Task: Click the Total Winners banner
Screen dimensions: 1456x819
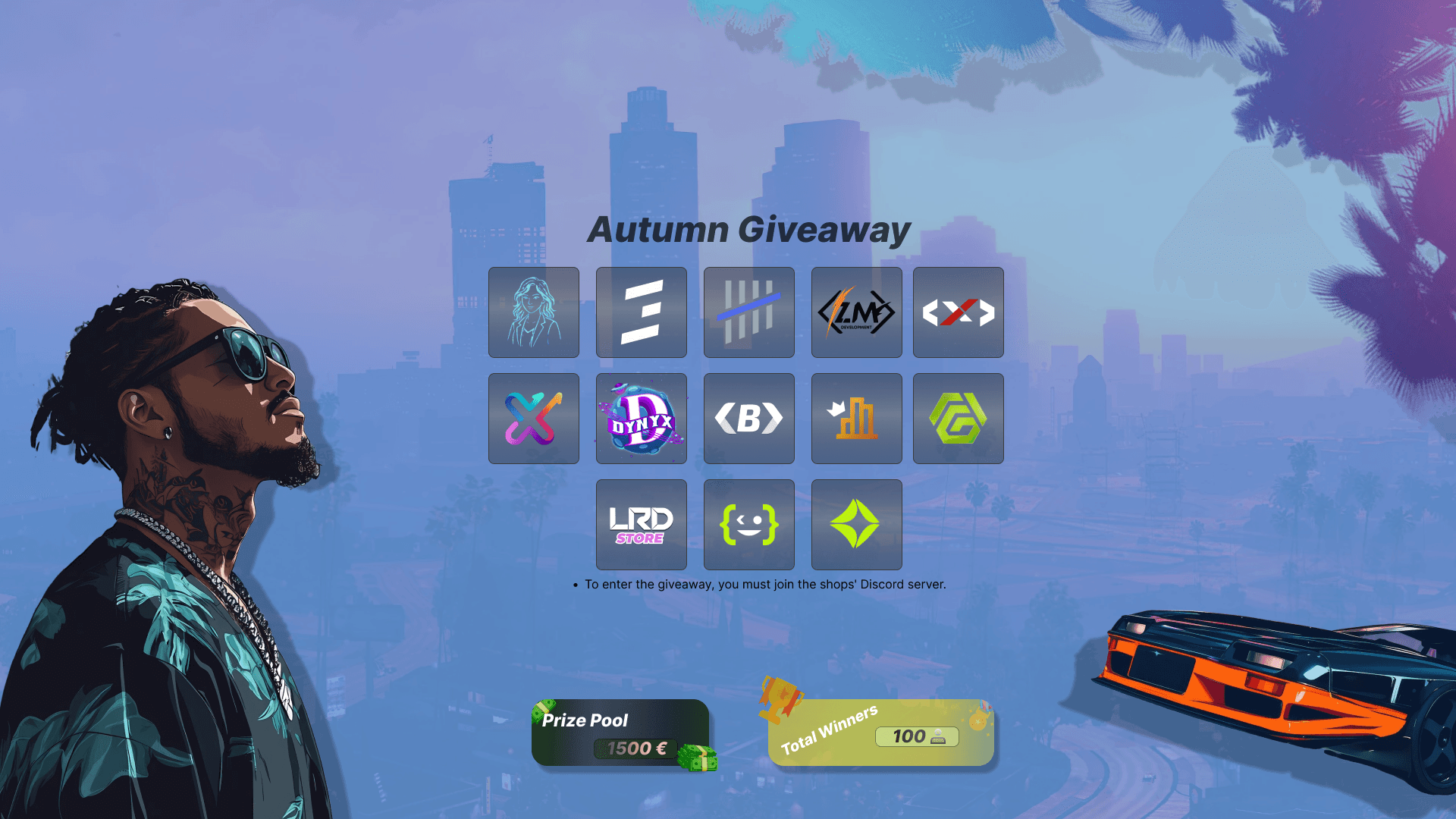Action: 880,733
